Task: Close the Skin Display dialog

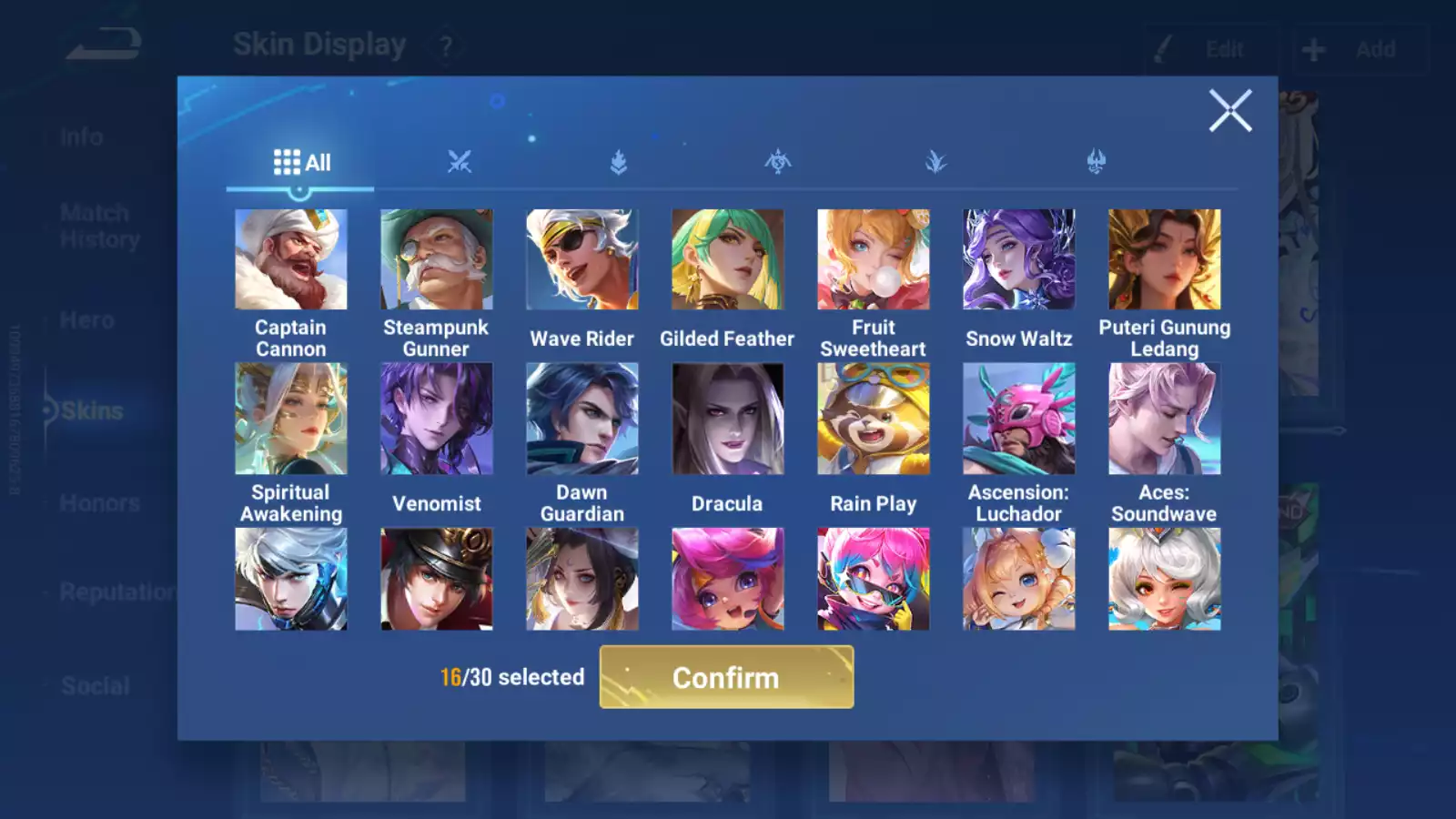Action: pos(1231,111)
